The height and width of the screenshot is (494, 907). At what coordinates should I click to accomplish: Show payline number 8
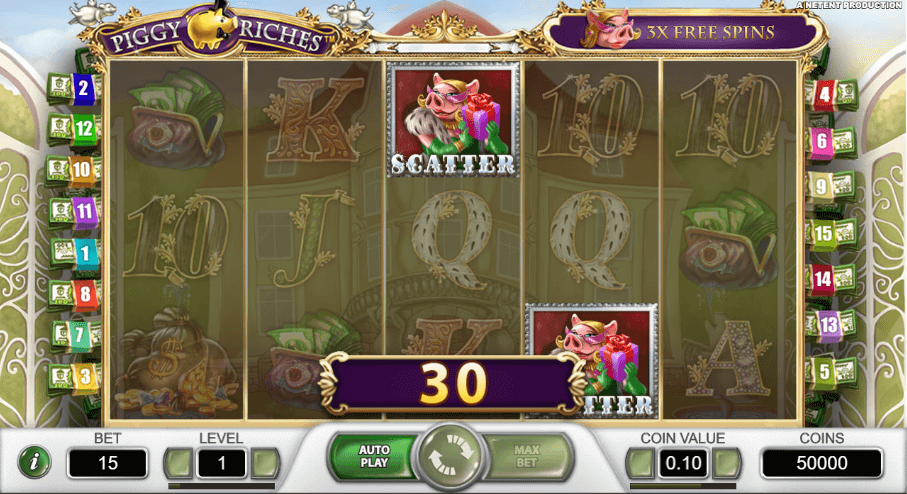[84, 294]
